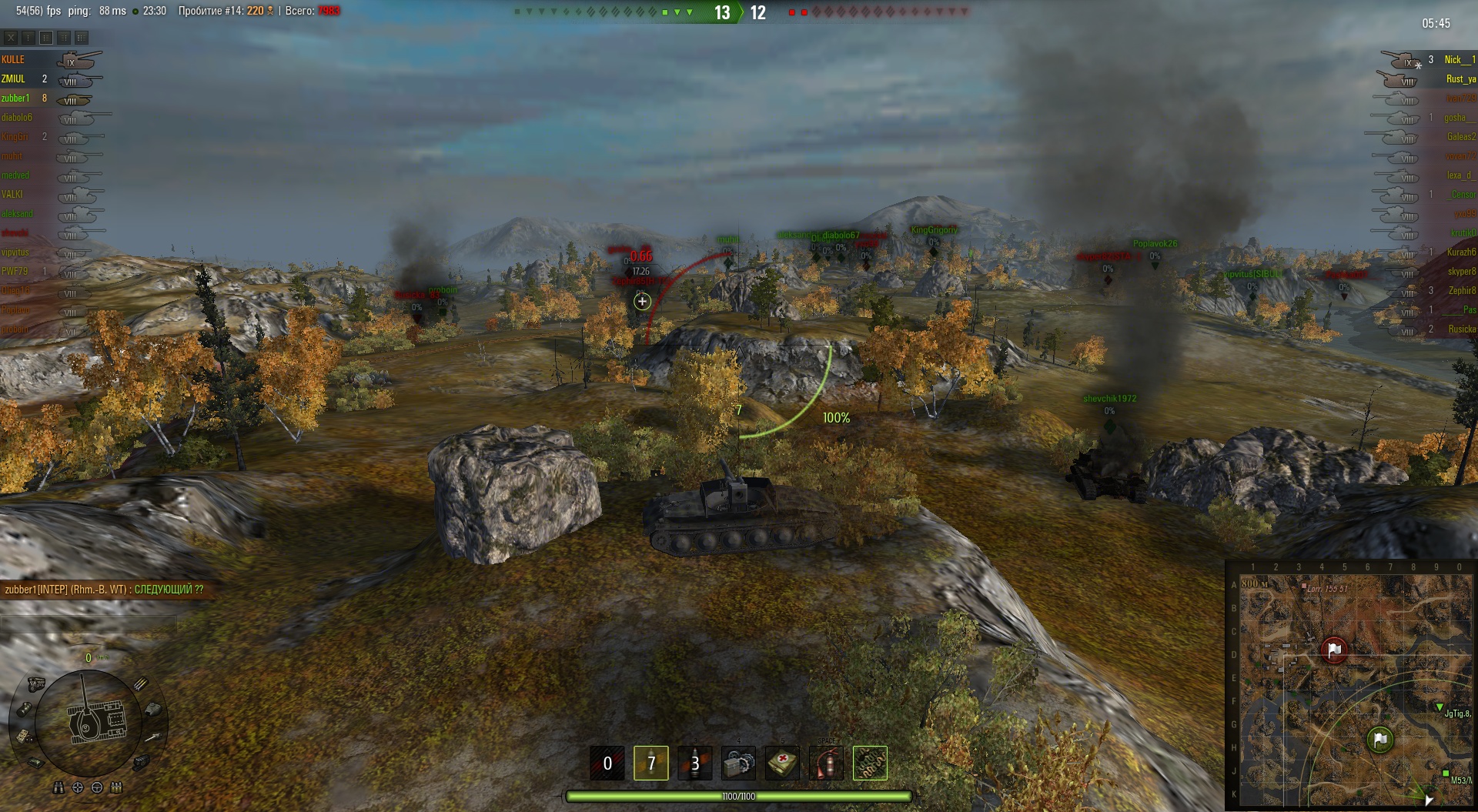
Task: Click the binoculars crew icon
Action: (59, 787)
